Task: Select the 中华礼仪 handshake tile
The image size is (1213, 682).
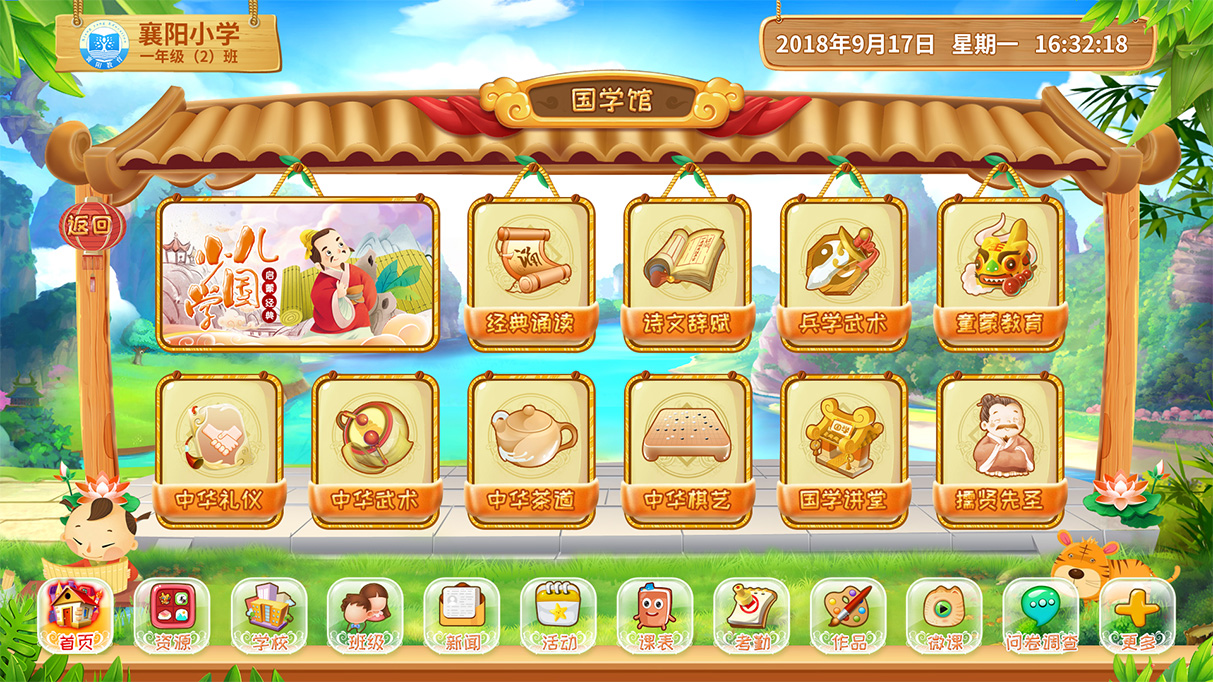Action: coord(219,450)
